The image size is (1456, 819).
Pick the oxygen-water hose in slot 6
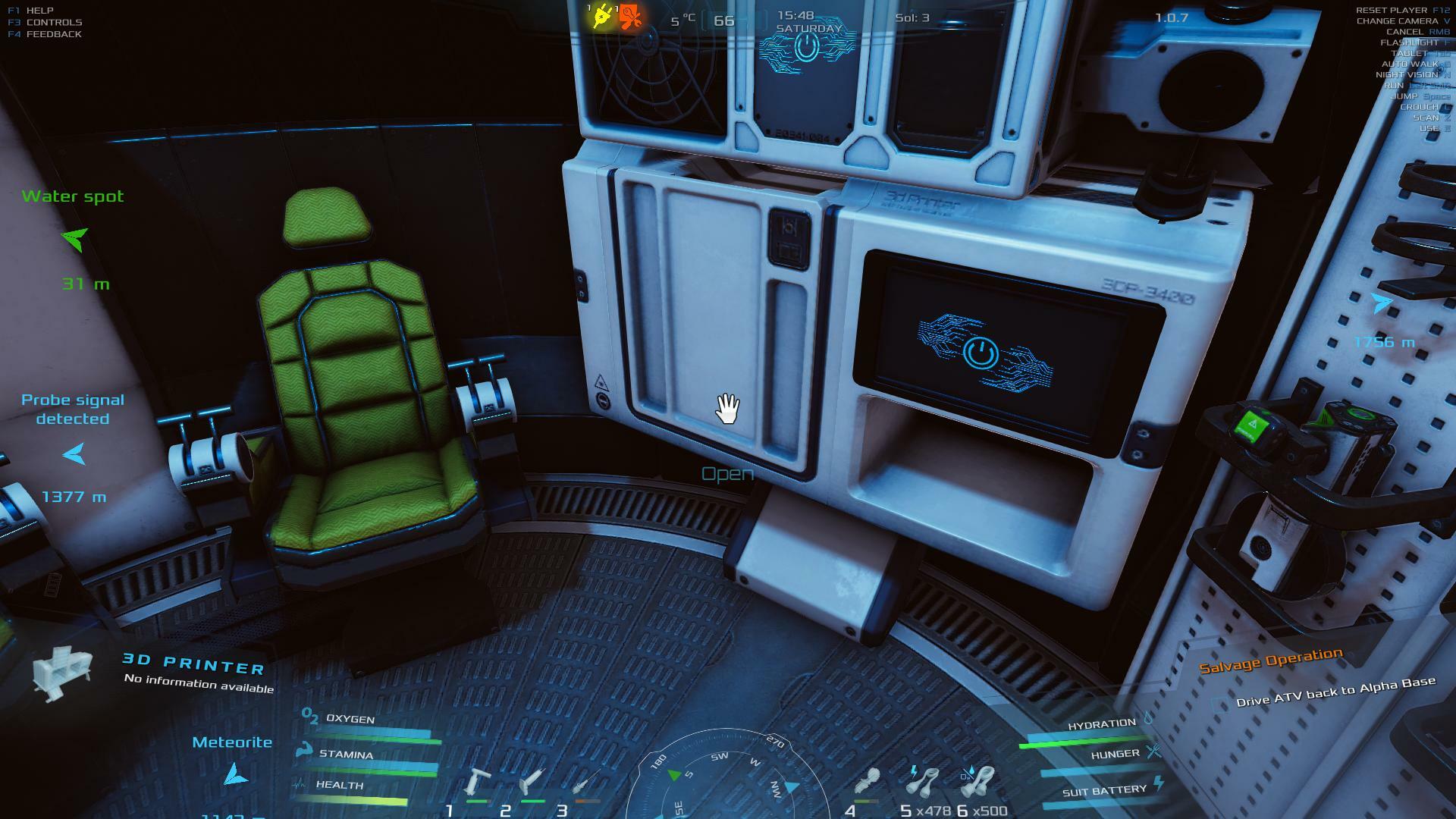point(978,781)
